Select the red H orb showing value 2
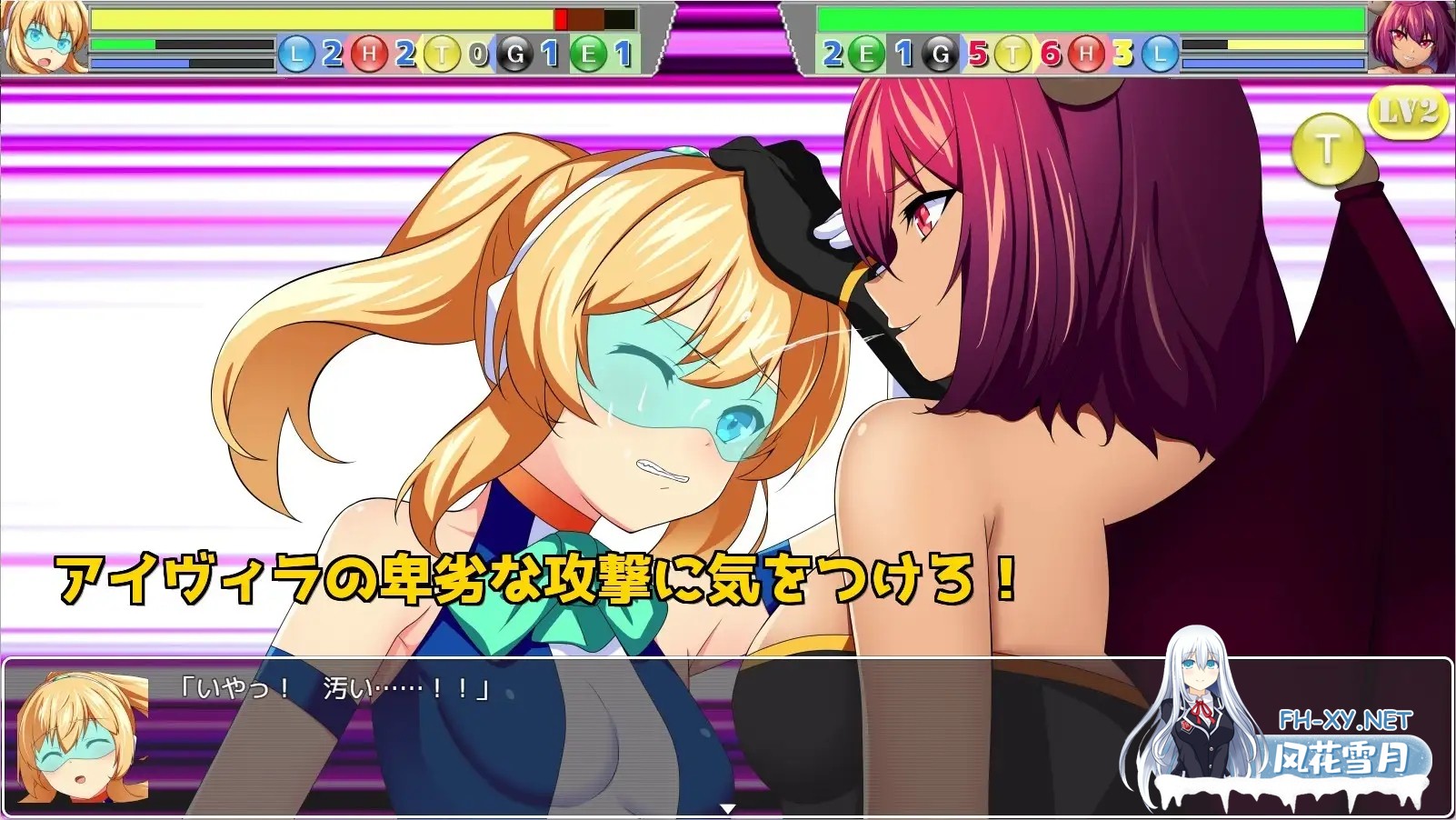This screenshot has width=1456, height=820. pyautogui.click(x=369, y=55)
